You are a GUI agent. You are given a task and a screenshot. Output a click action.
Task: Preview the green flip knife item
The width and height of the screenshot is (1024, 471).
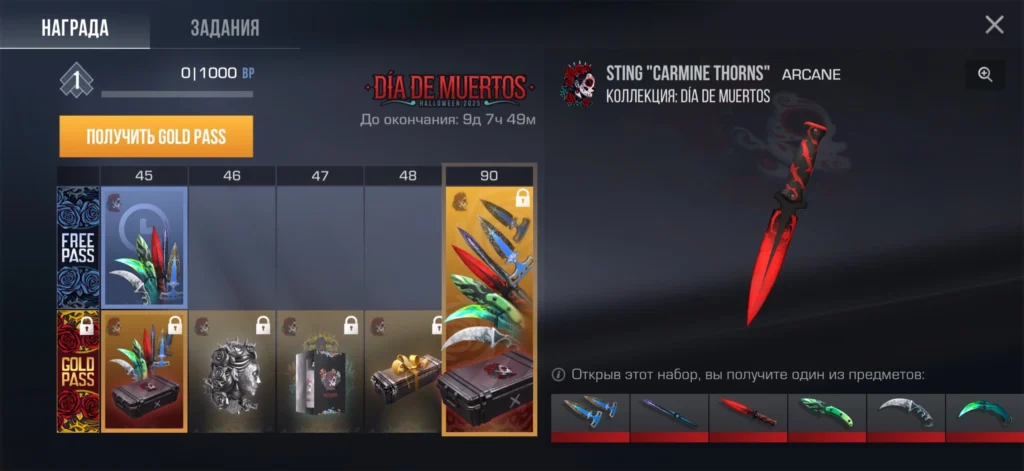(827, 413)
